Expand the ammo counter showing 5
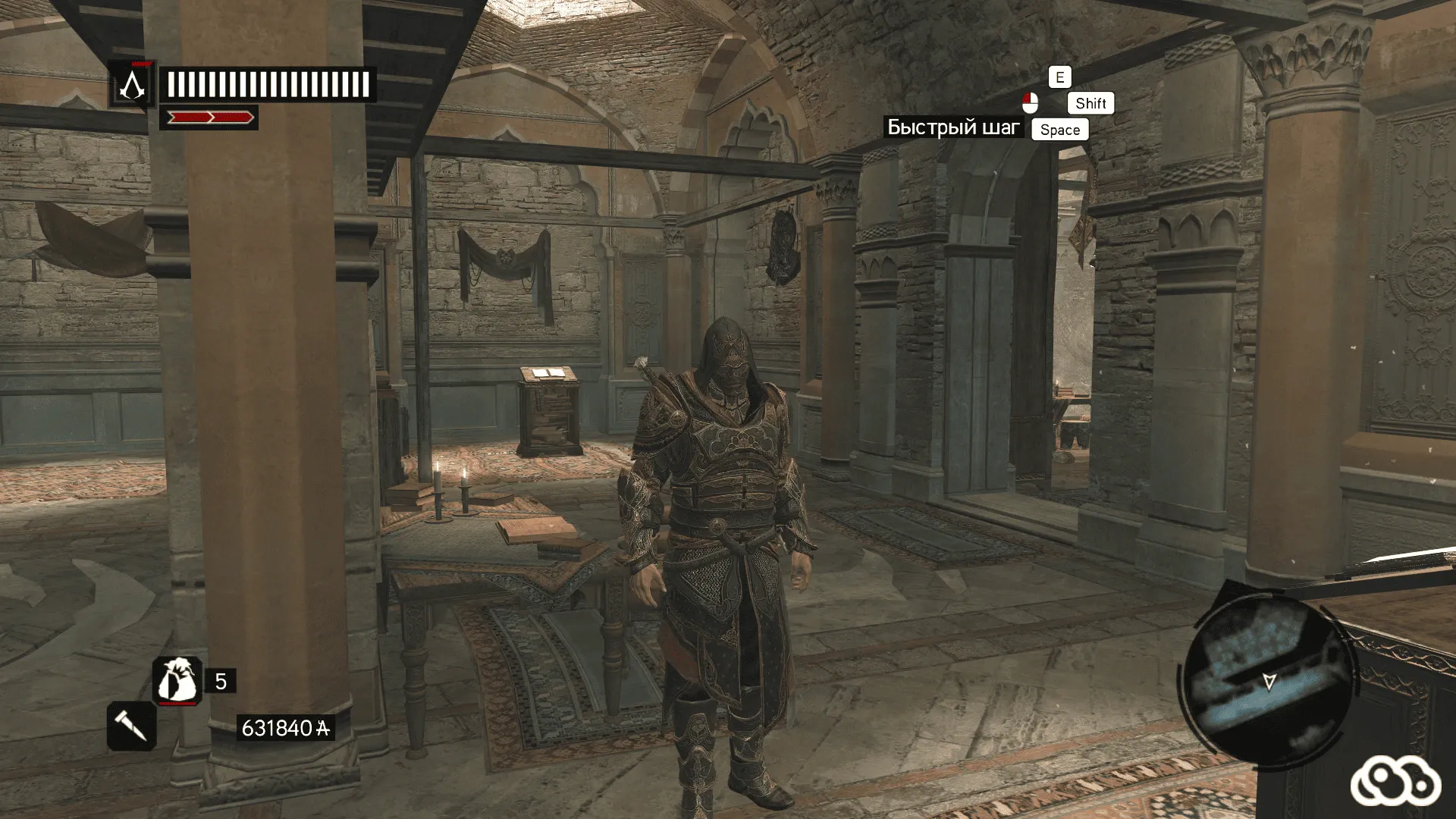The width and height of the screenshot is (1456, 819). tap(219, 679)
